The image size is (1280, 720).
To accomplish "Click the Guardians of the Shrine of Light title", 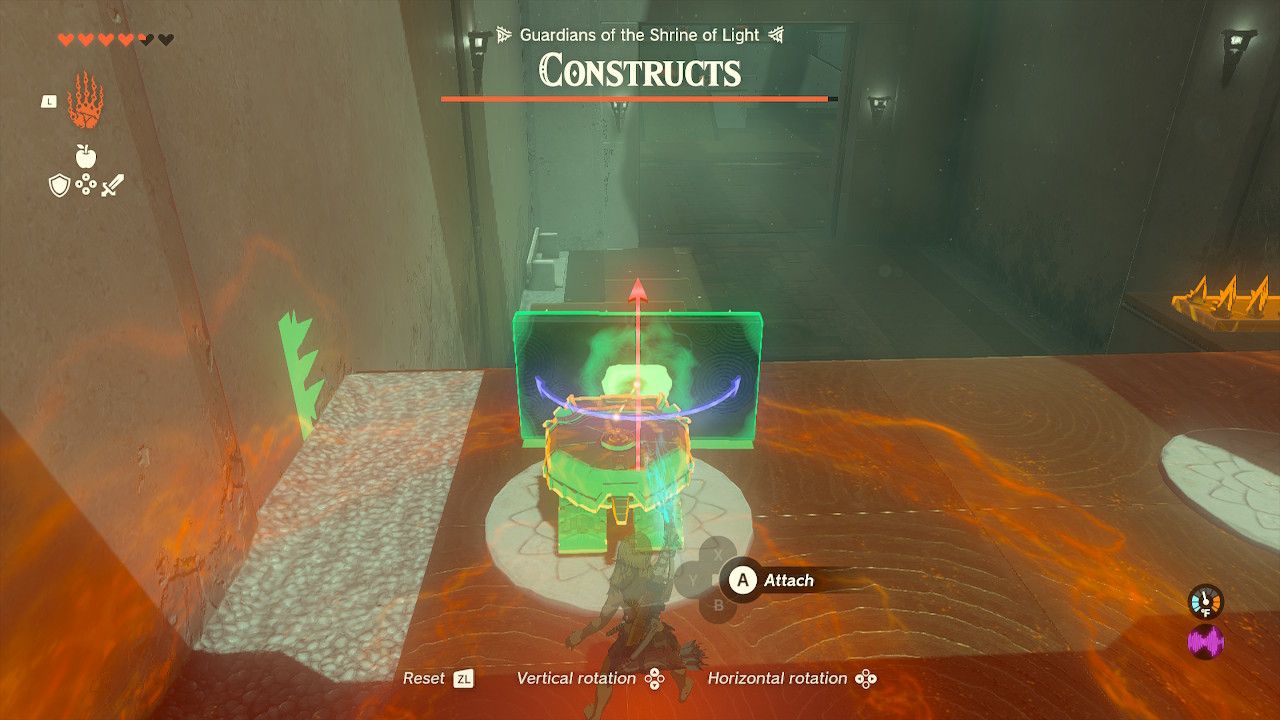I will 640,34.
